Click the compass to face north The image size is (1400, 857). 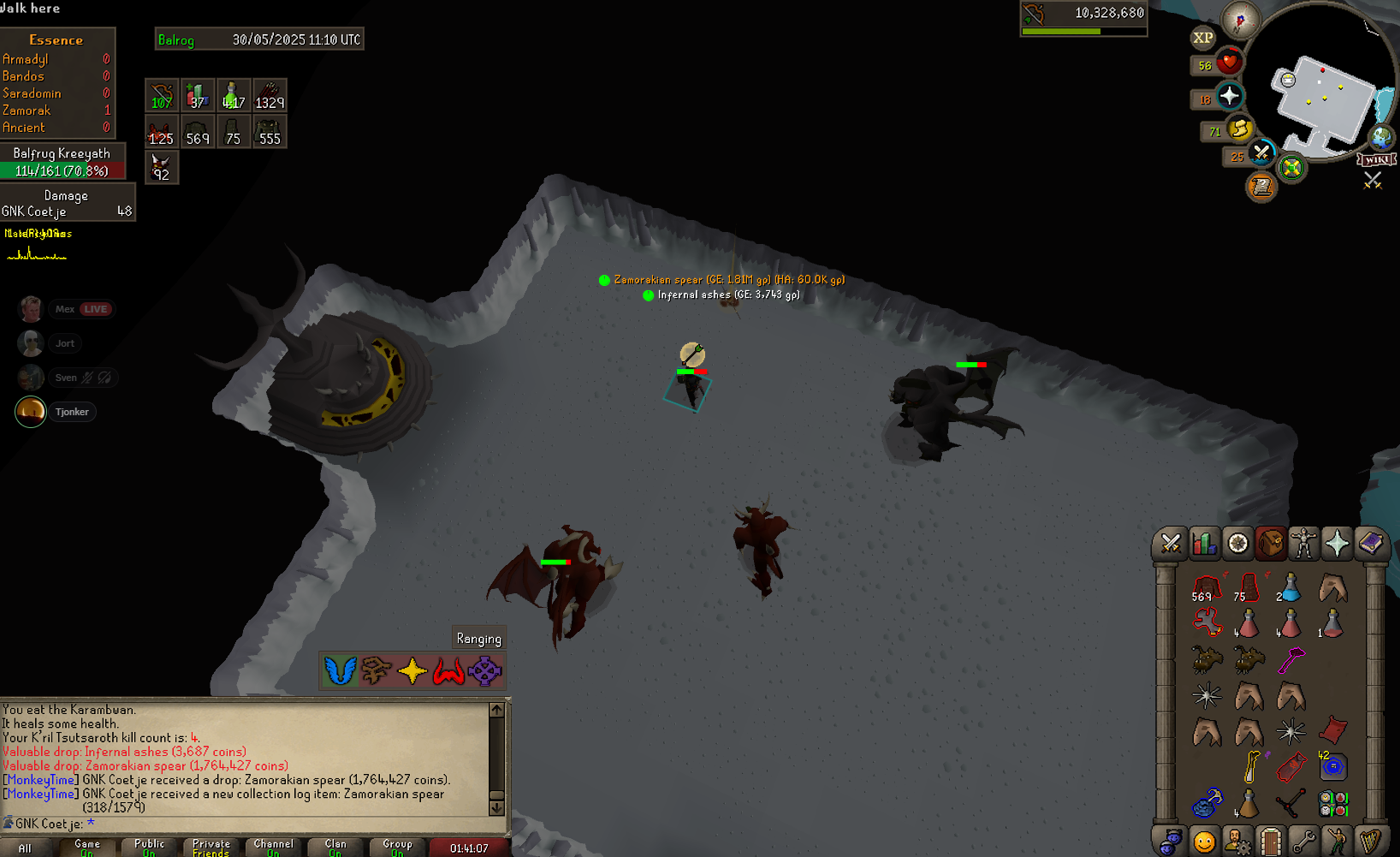(x=1239, y=19)
